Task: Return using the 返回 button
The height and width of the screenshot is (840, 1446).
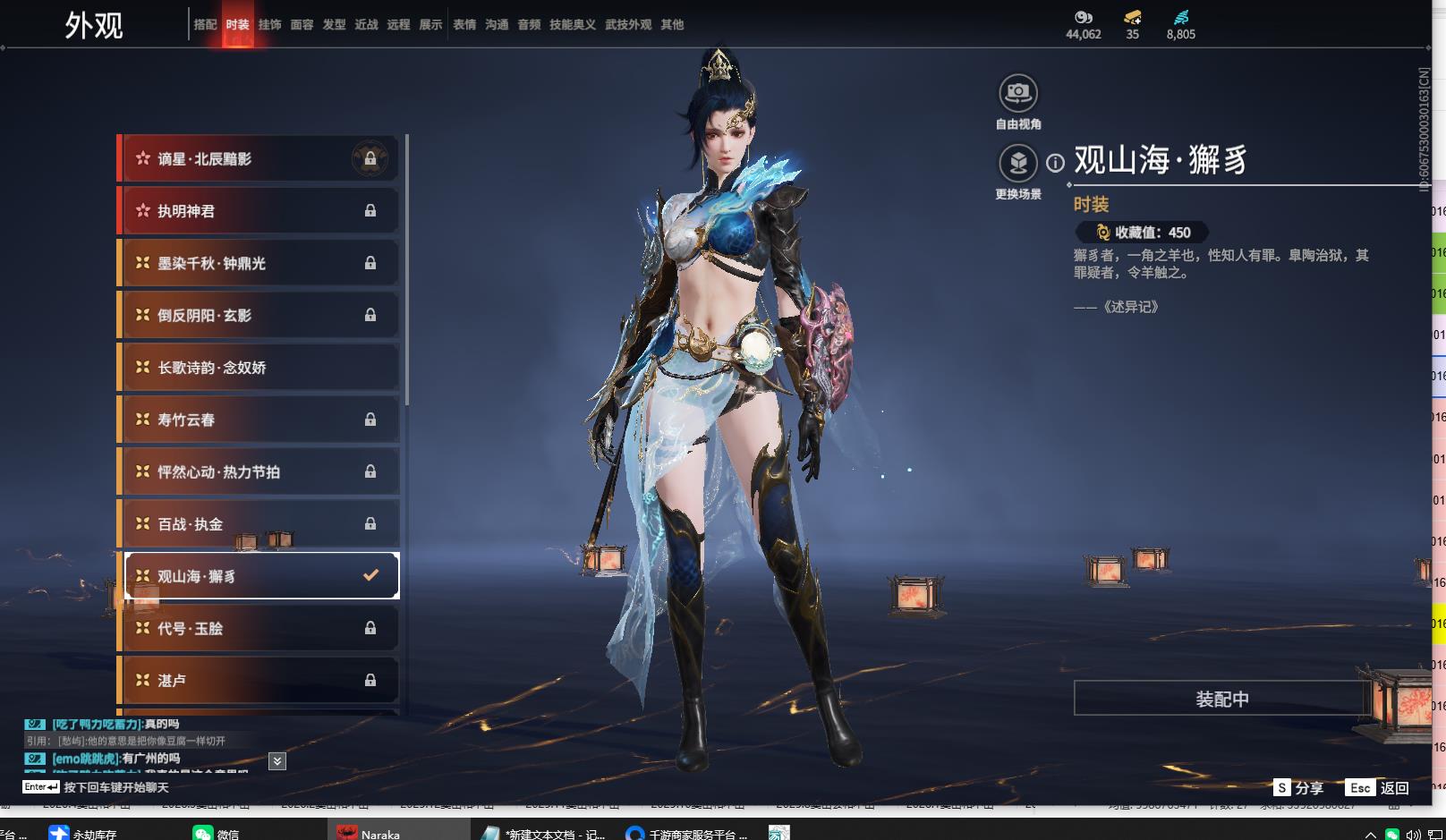Action: coord(1378,788)
